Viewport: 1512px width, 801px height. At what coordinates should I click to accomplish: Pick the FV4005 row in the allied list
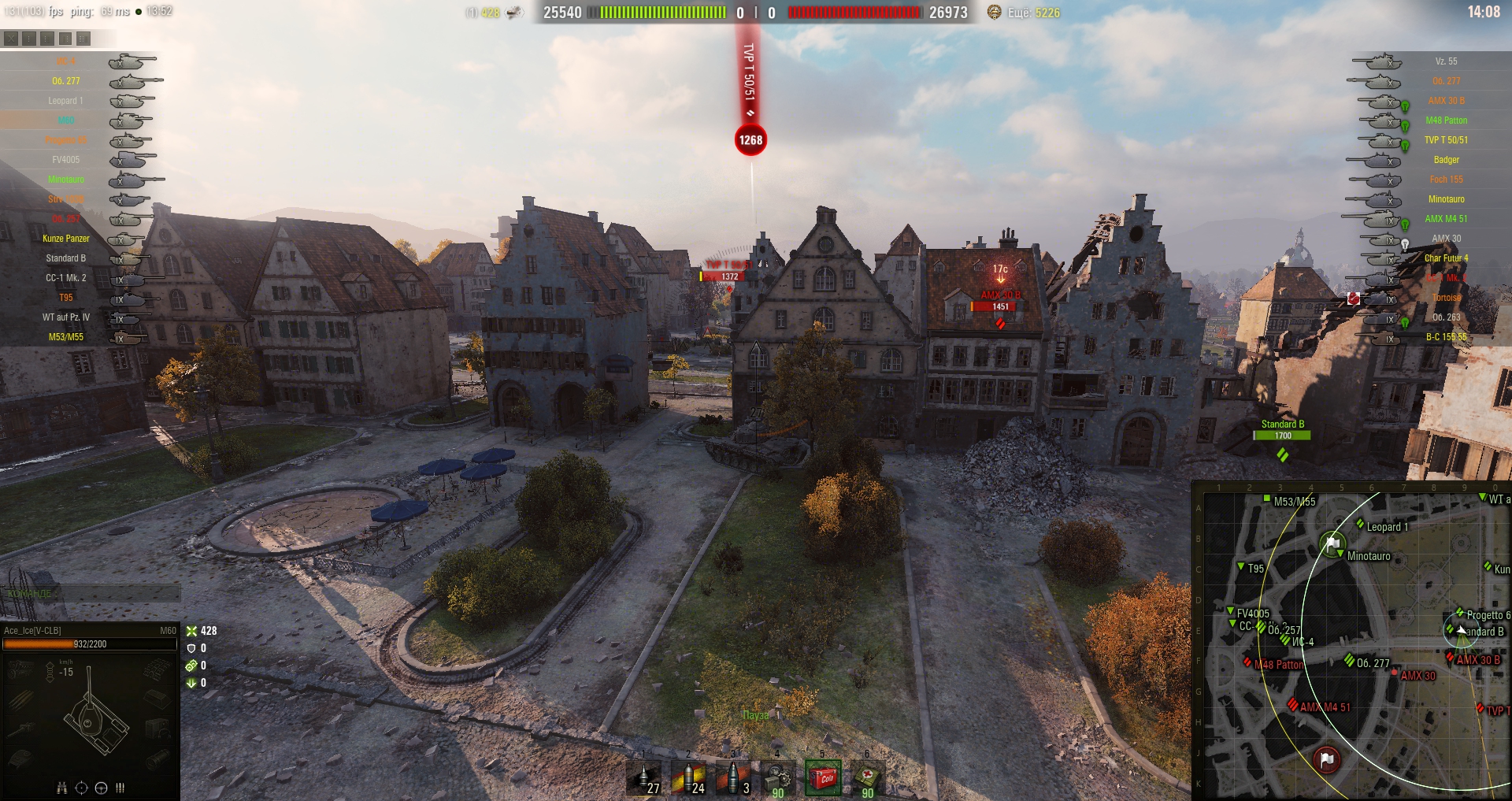coord(66,160)
